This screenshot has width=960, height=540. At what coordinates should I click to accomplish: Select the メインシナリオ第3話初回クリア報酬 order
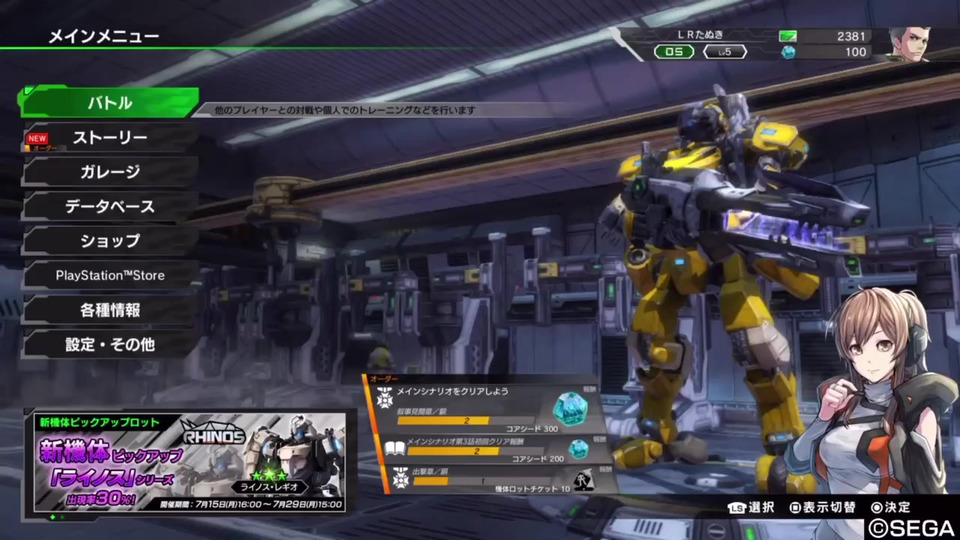click(x=485, y=447)
